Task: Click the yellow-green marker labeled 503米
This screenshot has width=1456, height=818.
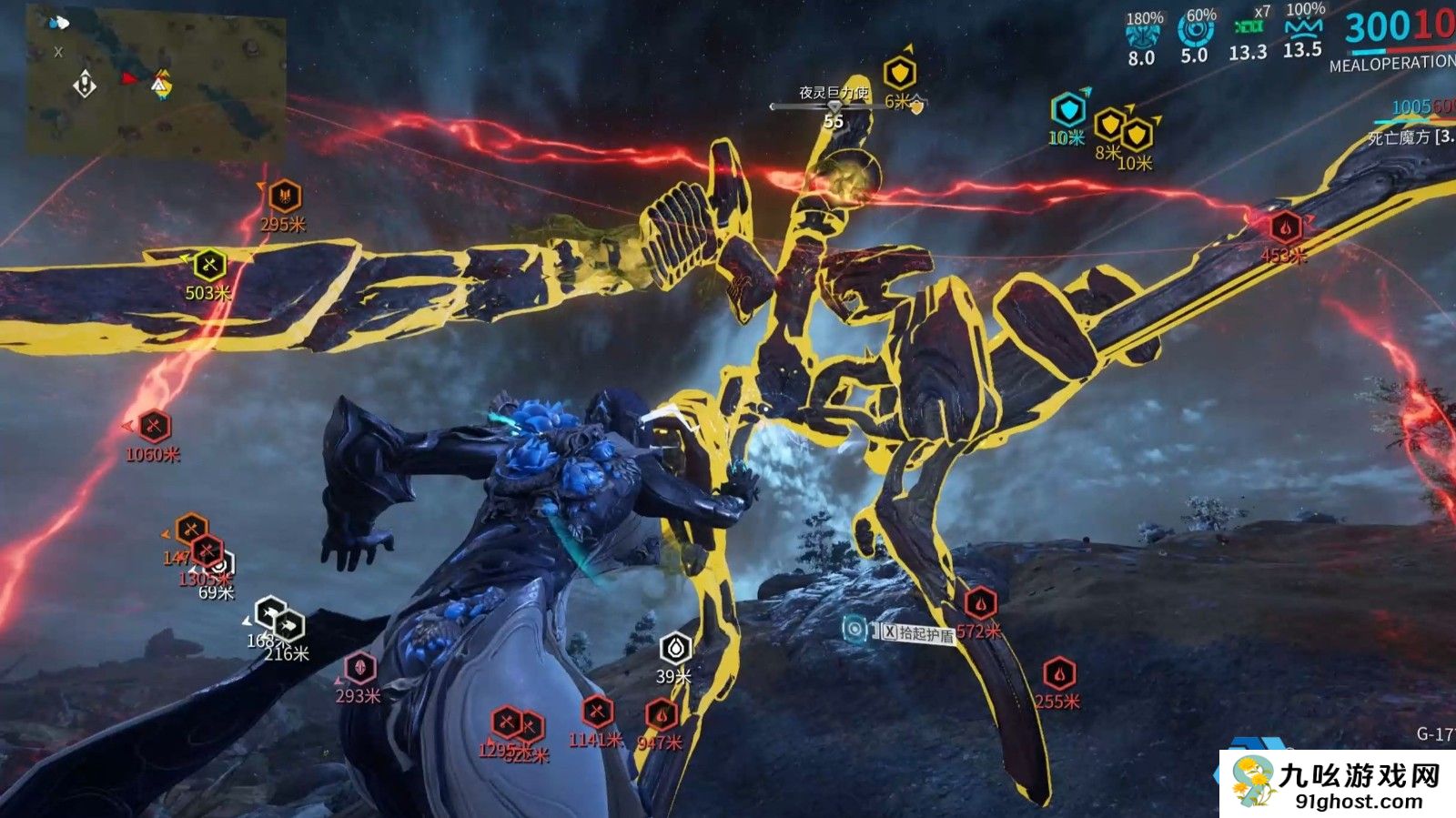Action: [210, 266]
